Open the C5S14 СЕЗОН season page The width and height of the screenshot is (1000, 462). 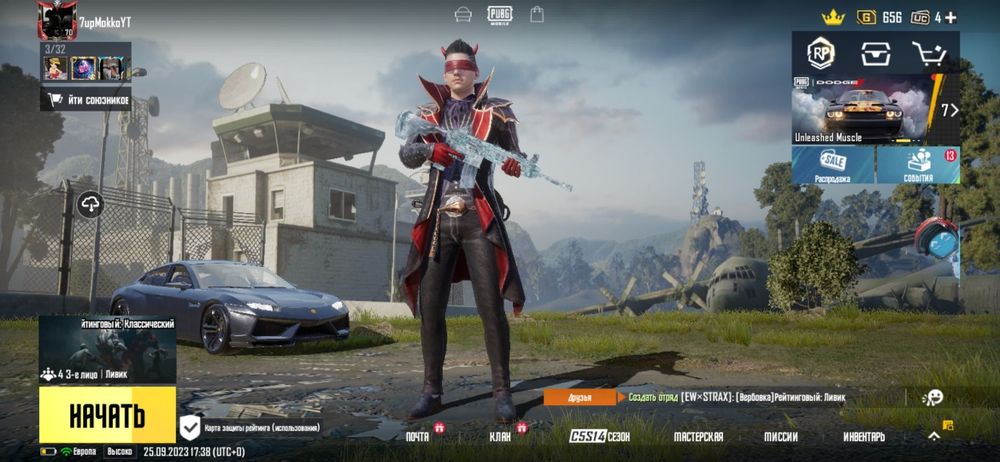point(600,437)
